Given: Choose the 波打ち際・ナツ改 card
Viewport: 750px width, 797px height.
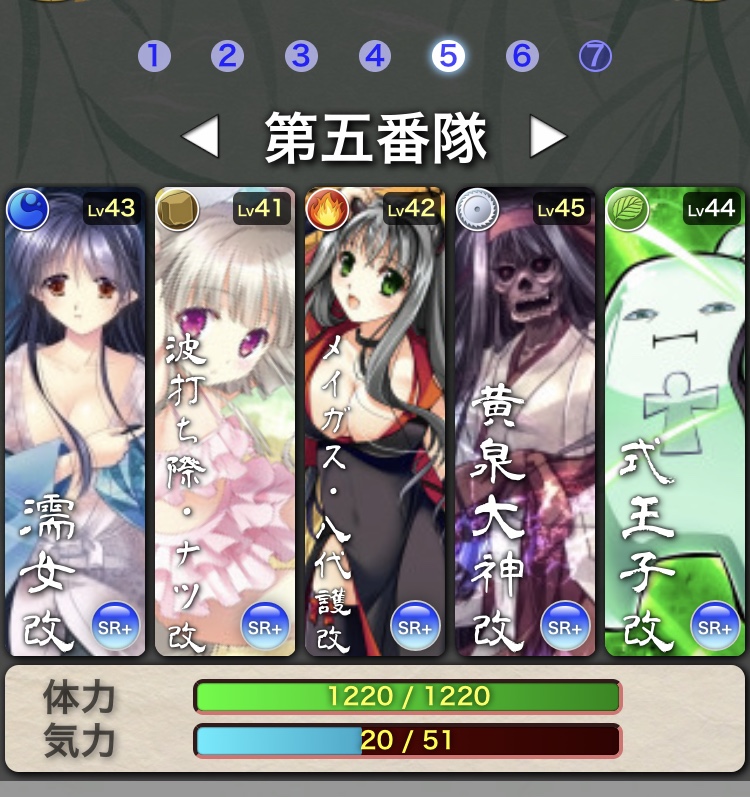Looking at the screenshot, I should pyautogui.click(x=225, y=421).
